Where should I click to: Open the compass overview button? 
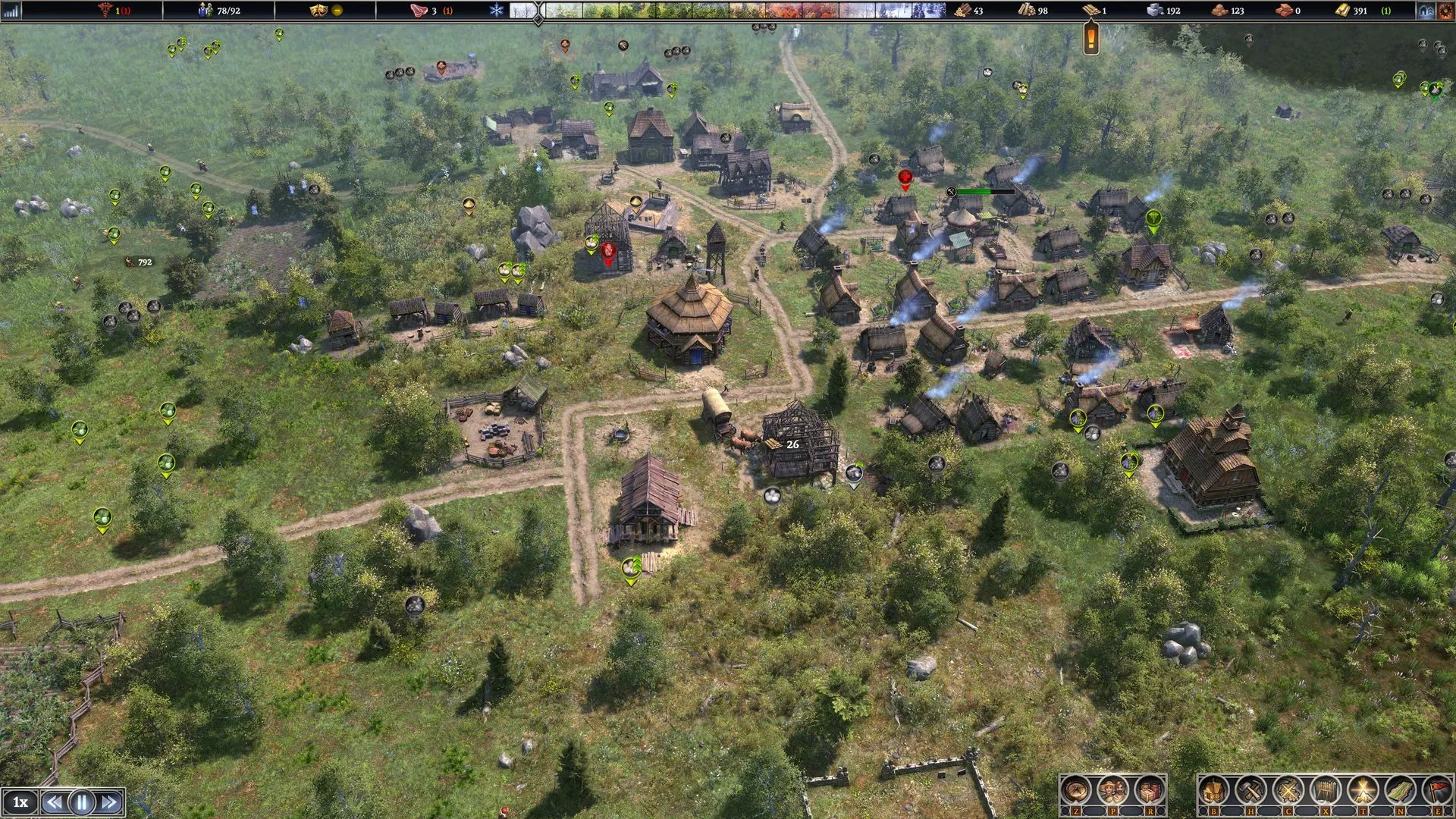[x=1075, y=790]
